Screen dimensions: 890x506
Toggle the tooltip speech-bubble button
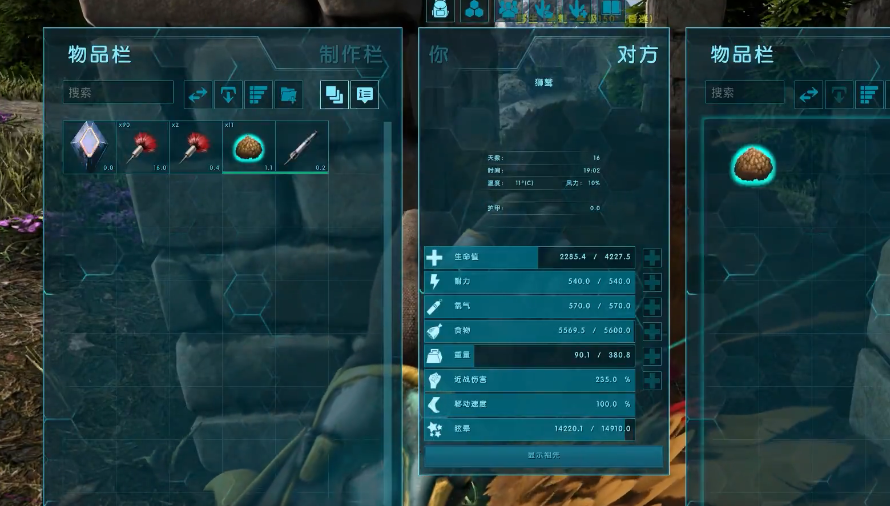click(365, 95)
